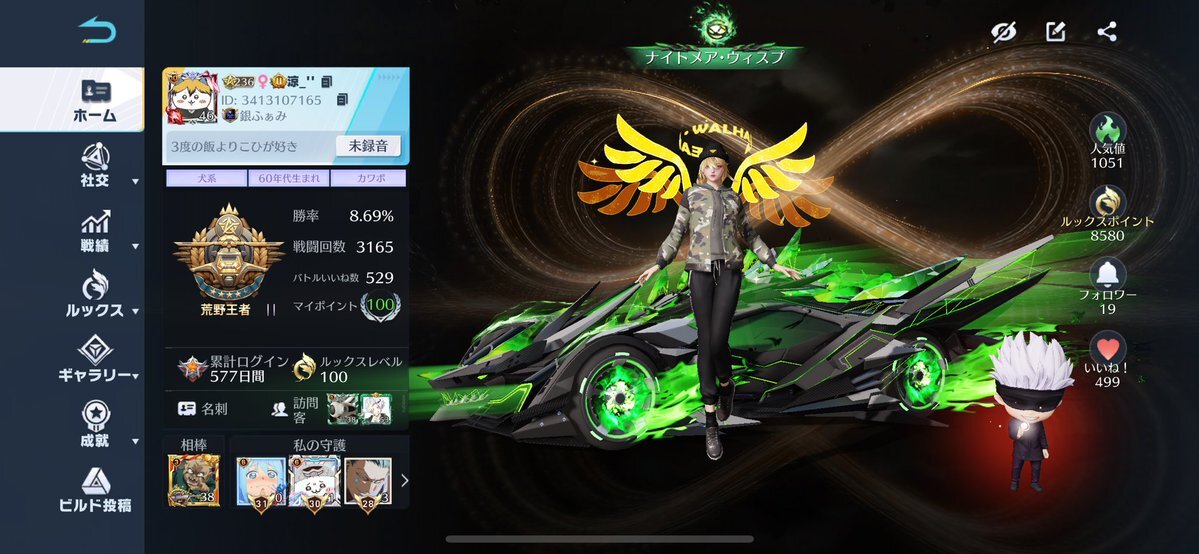Screen dimensions: 1199x554
Task: Open the フォロワー bell icon
Action: pyautogui.click(x=1107, y=275)
